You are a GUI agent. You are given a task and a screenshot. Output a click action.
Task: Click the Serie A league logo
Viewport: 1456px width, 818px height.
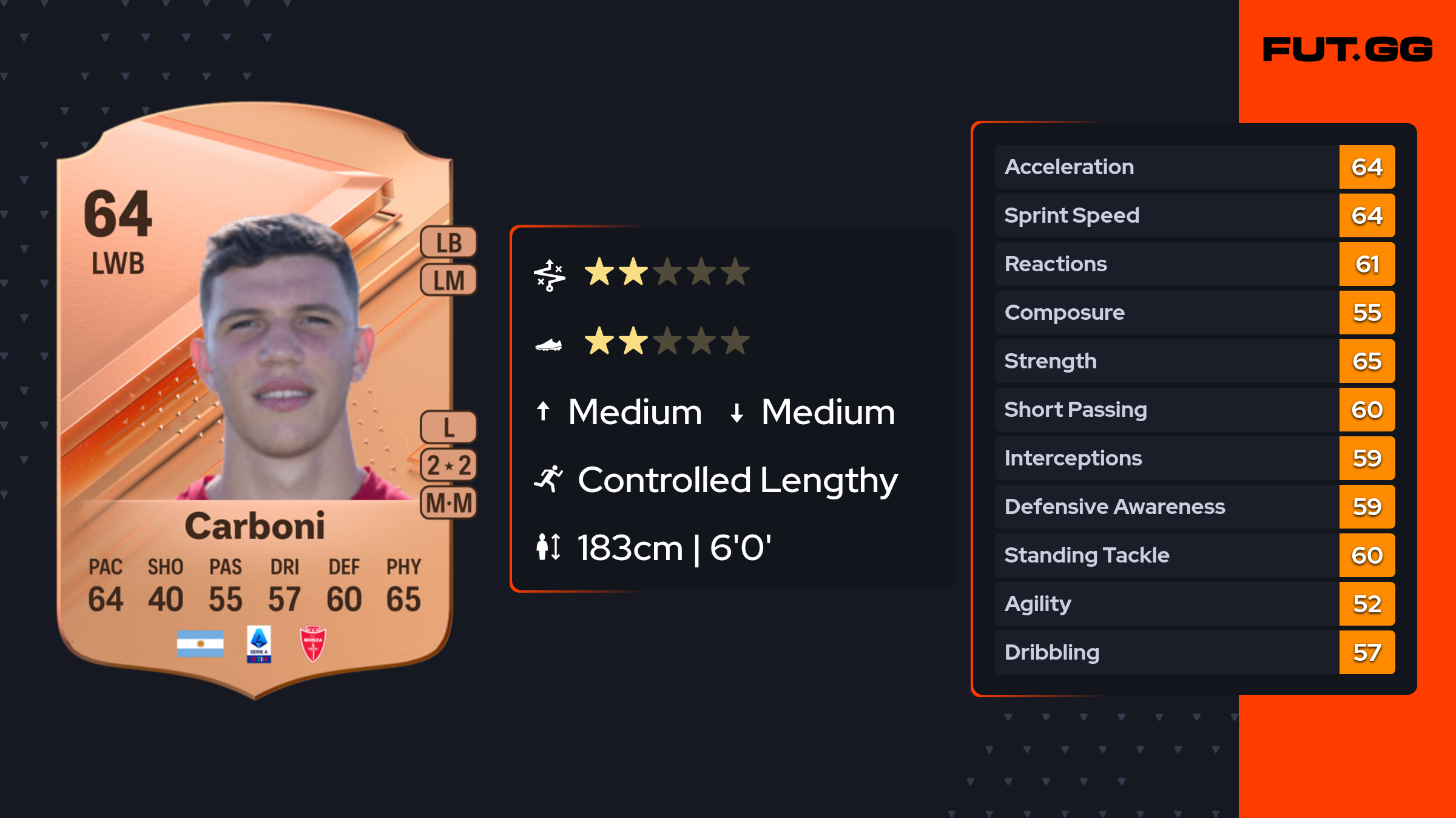[259, 644]
